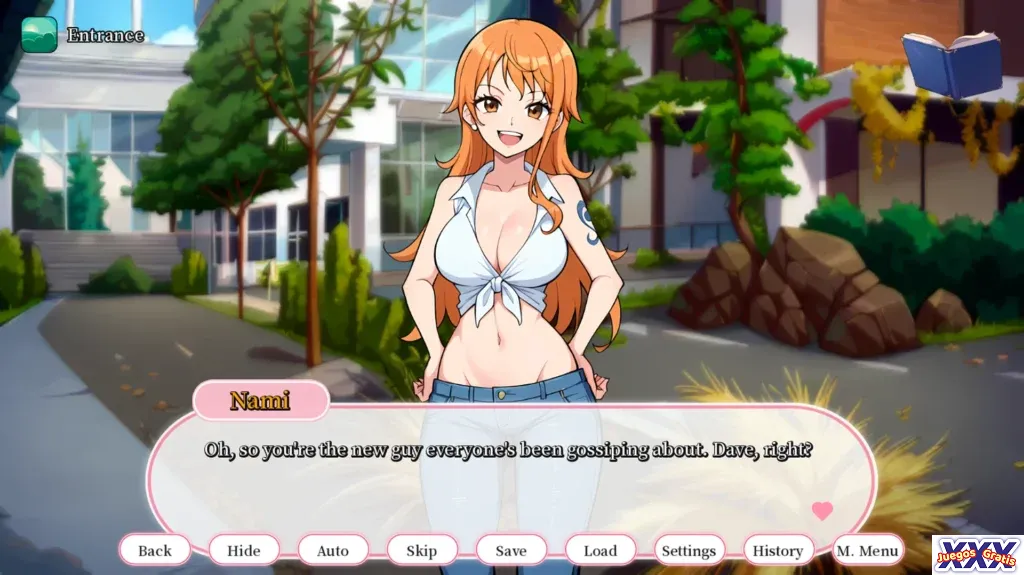Viewport: 1024px width, 575px height.
Task: Open the Settings menu
Action: [689, 550]
